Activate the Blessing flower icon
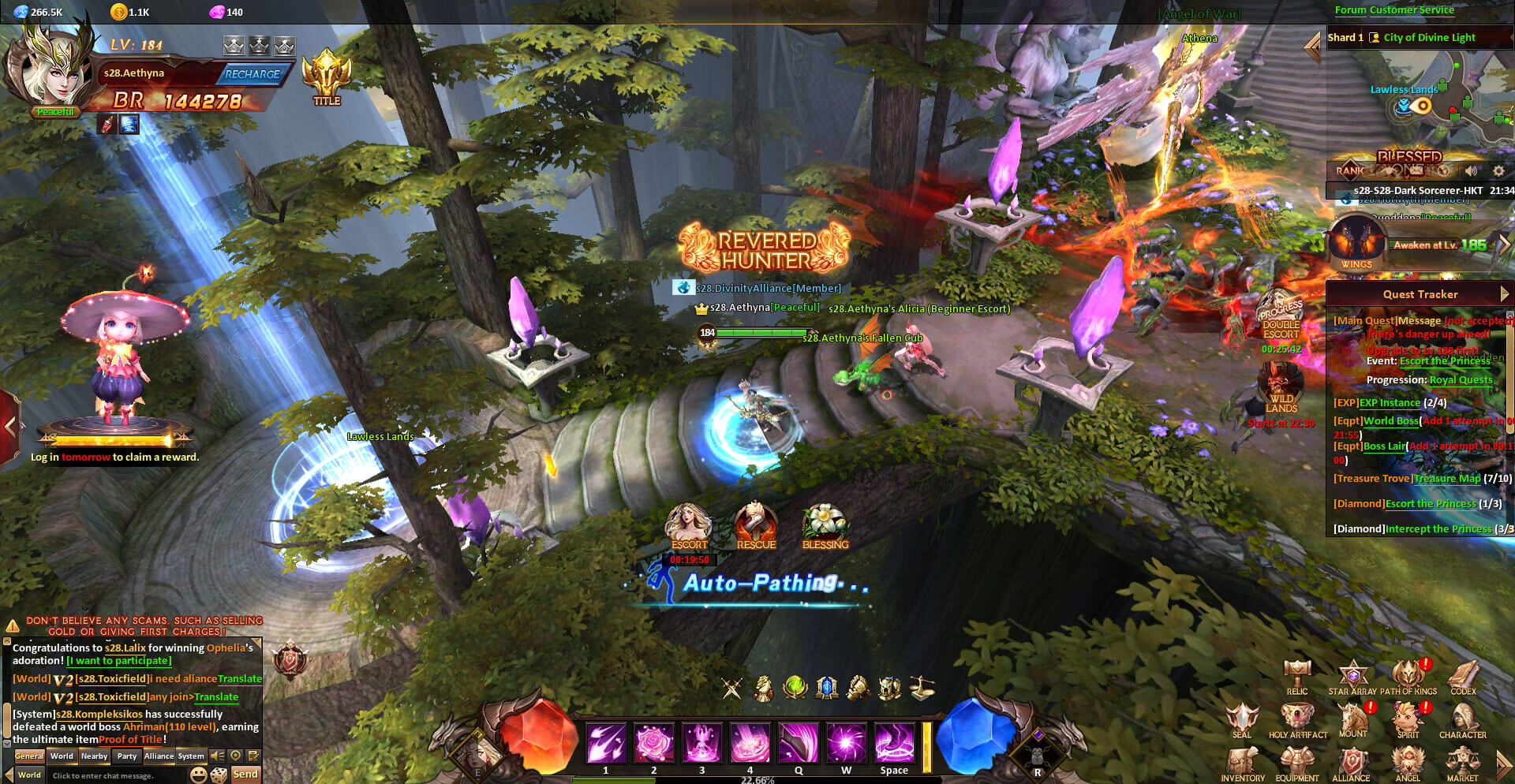Image resolution: width=1515 pixels, height=784 pixels. click(825, 525)
